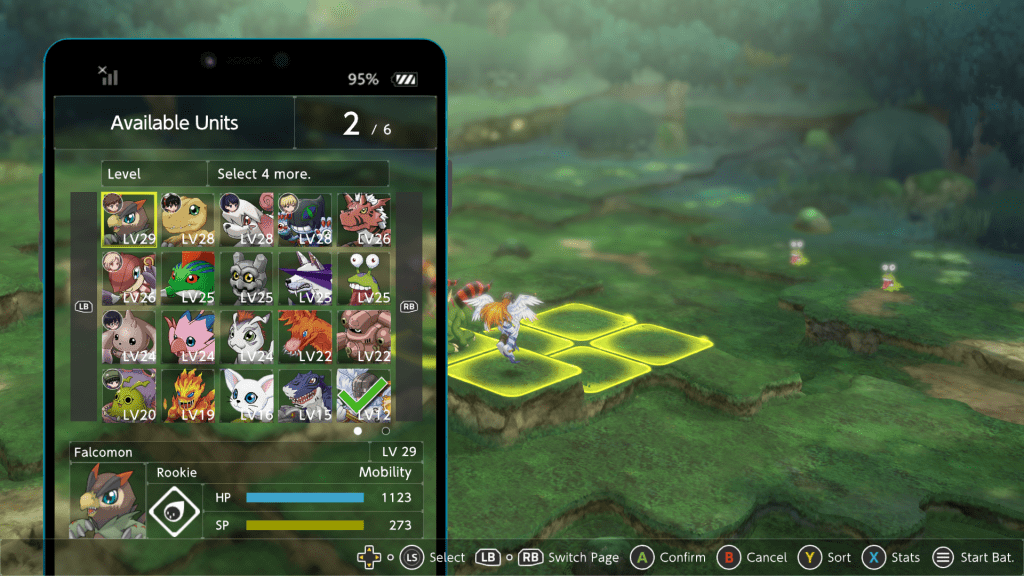Choose the yellow Agumon LV28 unit
Image resolution: width=1024 pixels, height=576 pixels.
pyautogui.click(x=188, y=220)
